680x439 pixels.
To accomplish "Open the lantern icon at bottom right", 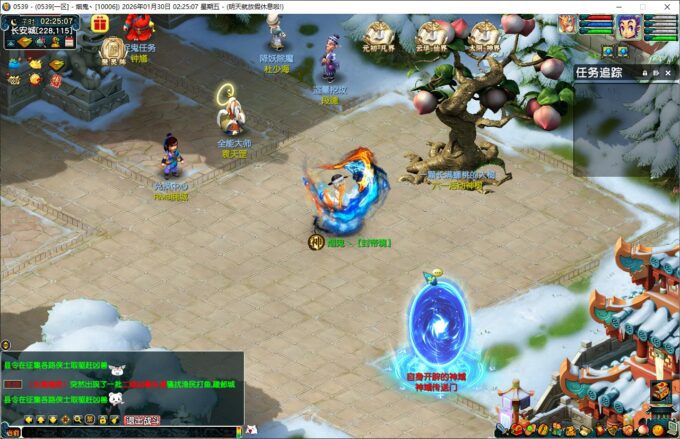I will click(660, 391).
